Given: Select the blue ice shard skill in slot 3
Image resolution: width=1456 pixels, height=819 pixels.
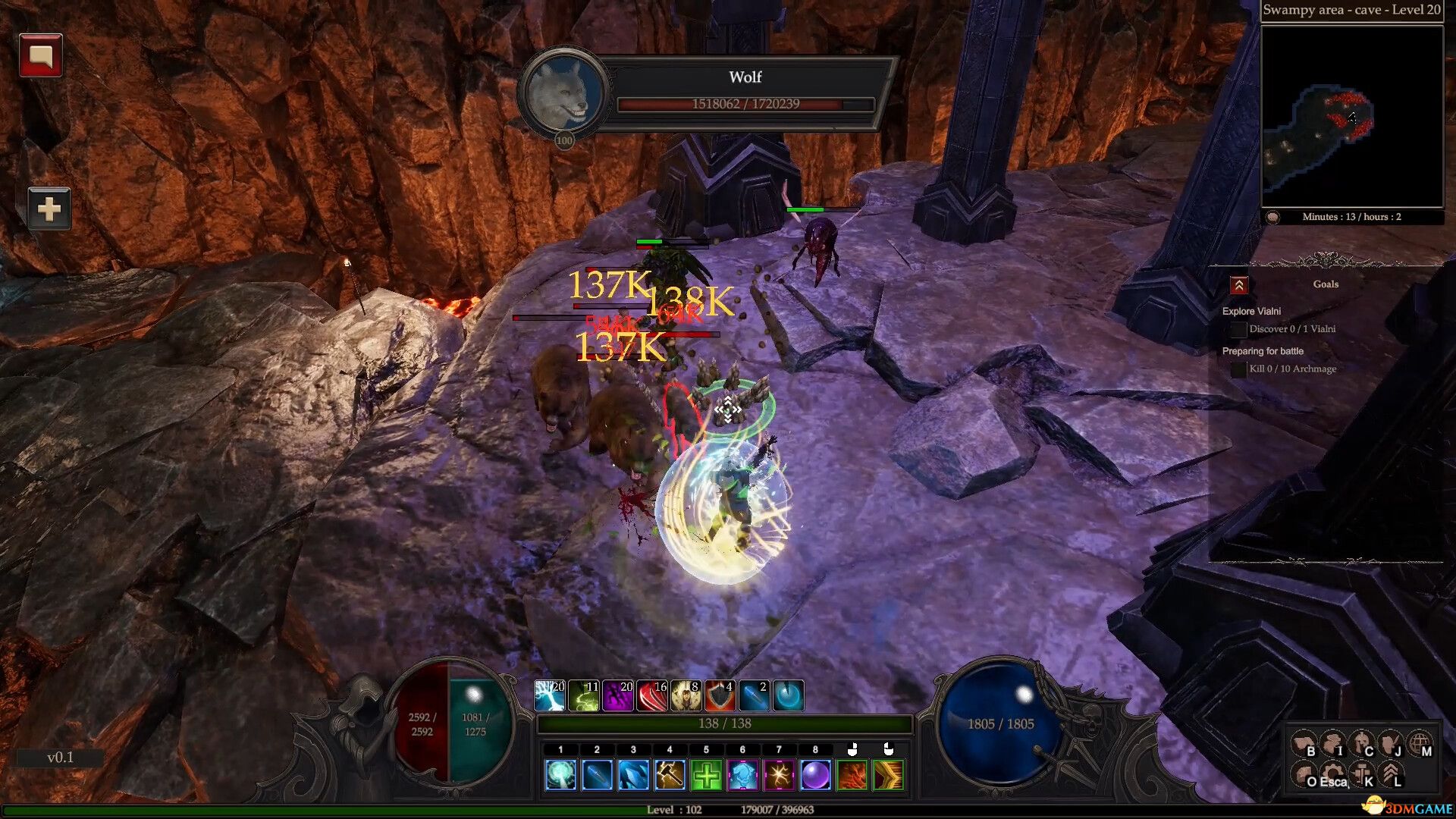Looking at the screenshot, I should (x=633, y=776).
